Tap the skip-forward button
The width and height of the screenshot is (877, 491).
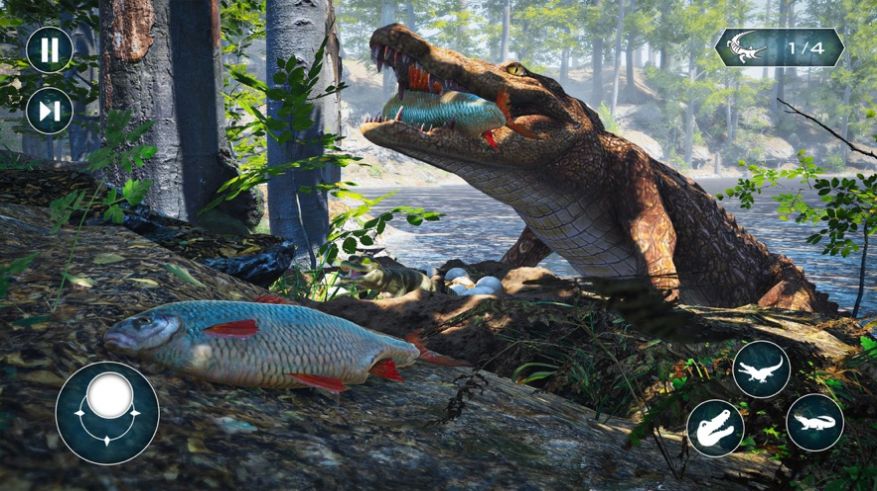pyautogui.click(x=49, y=110)
